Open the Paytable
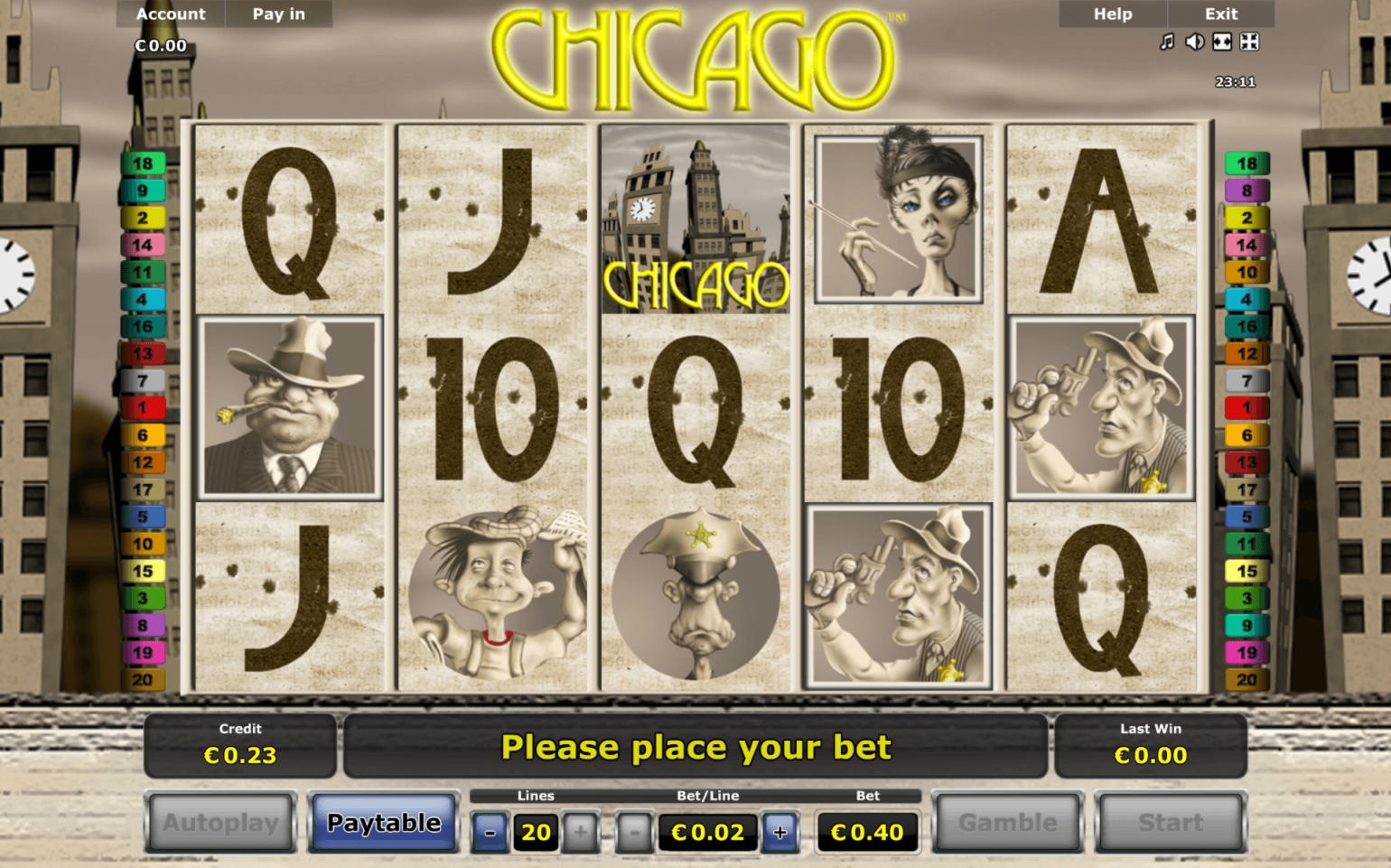This screenshot has height=868, width=1391. coord(384,822)
